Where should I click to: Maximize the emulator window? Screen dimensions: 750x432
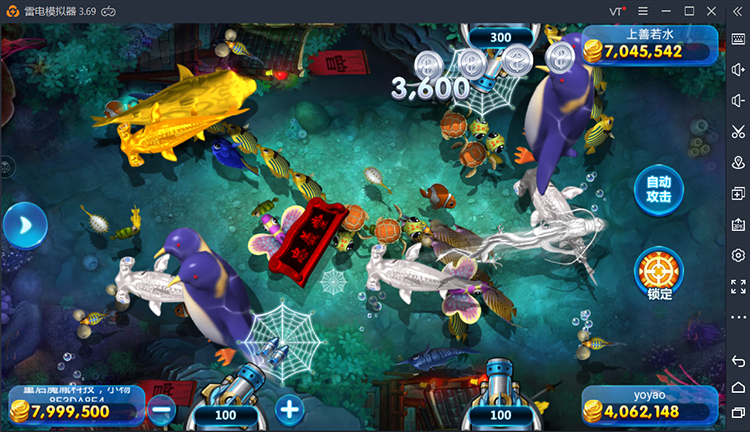click(690, 10)
